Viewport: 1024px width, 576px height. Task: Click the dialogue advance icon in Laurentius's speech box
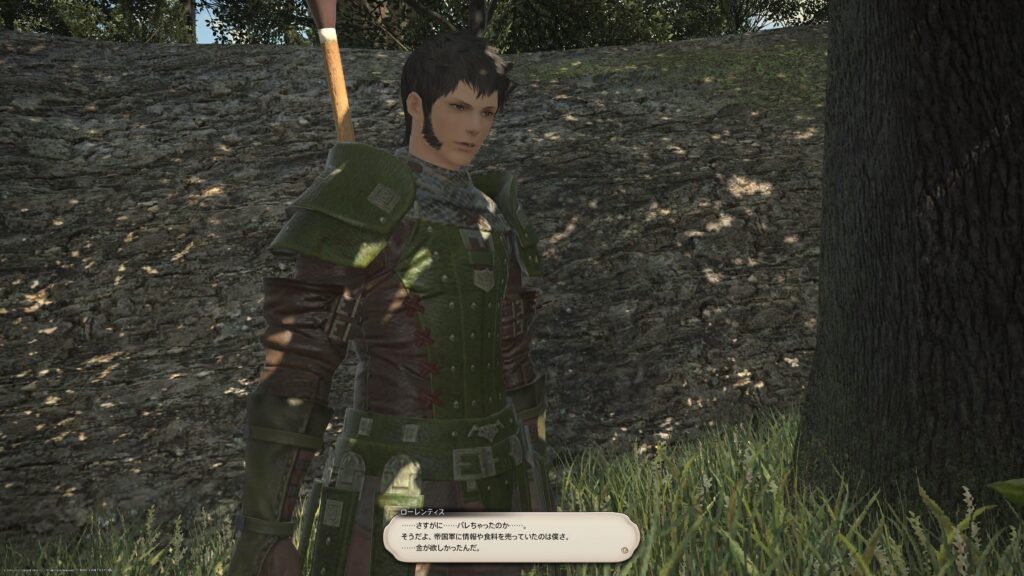pos(625,549)
